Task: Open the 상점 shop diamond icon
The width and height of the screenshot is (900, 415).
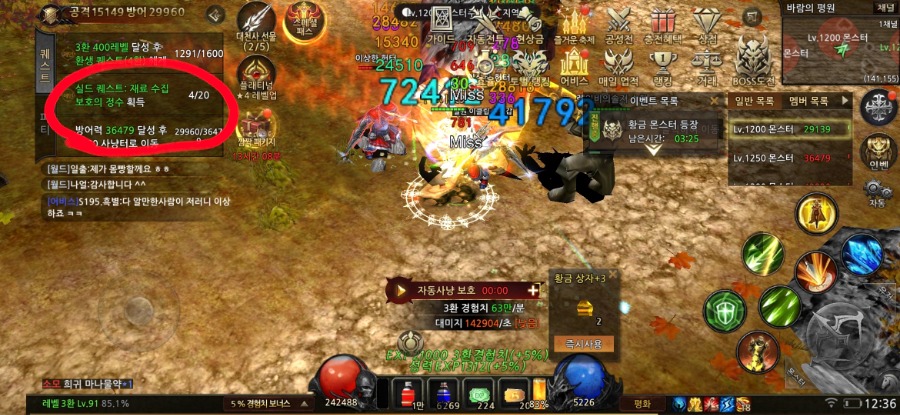Action: (x=708, y=21)
